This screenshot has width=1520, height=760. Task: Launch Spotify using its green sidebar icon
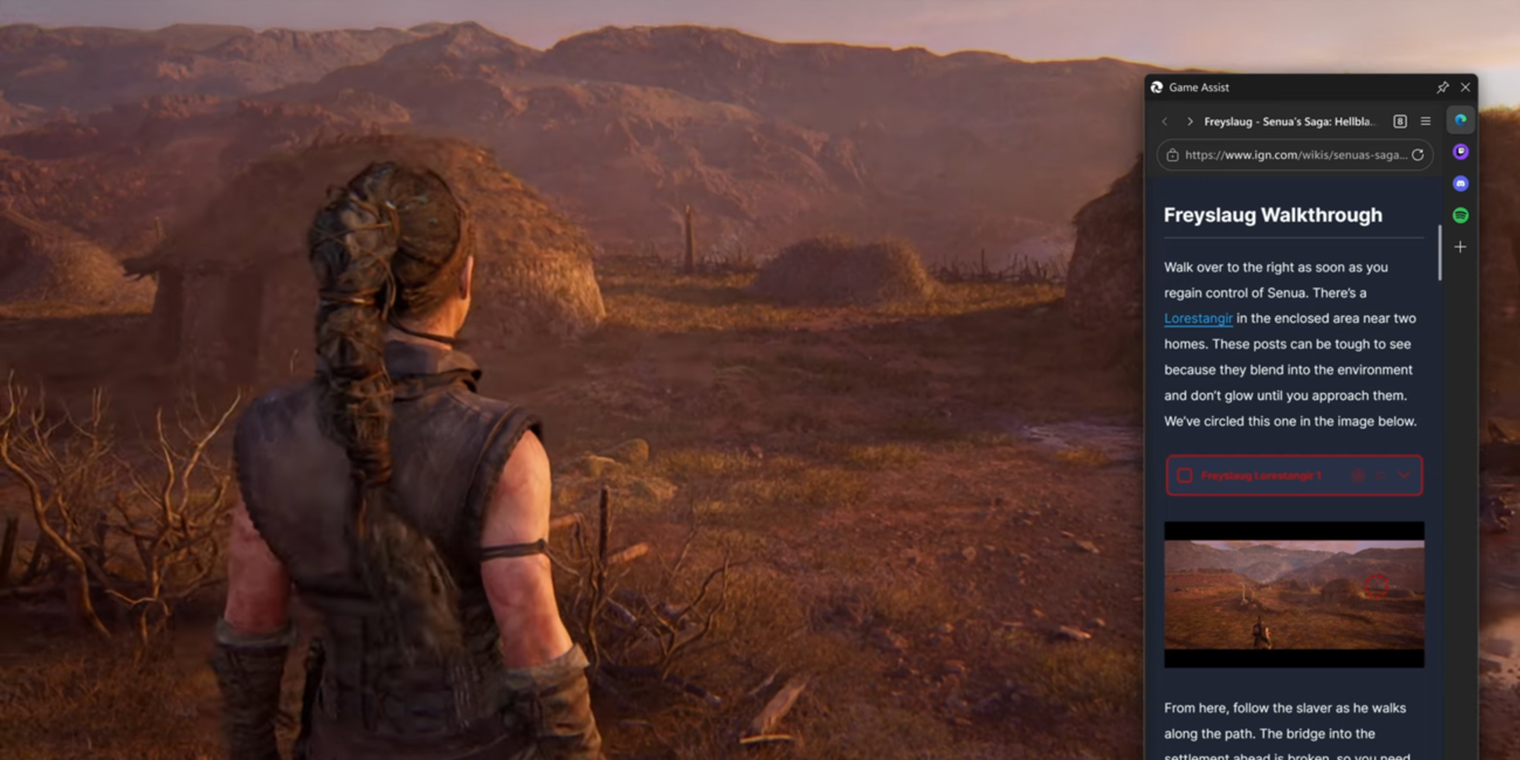click(1460, 214)
